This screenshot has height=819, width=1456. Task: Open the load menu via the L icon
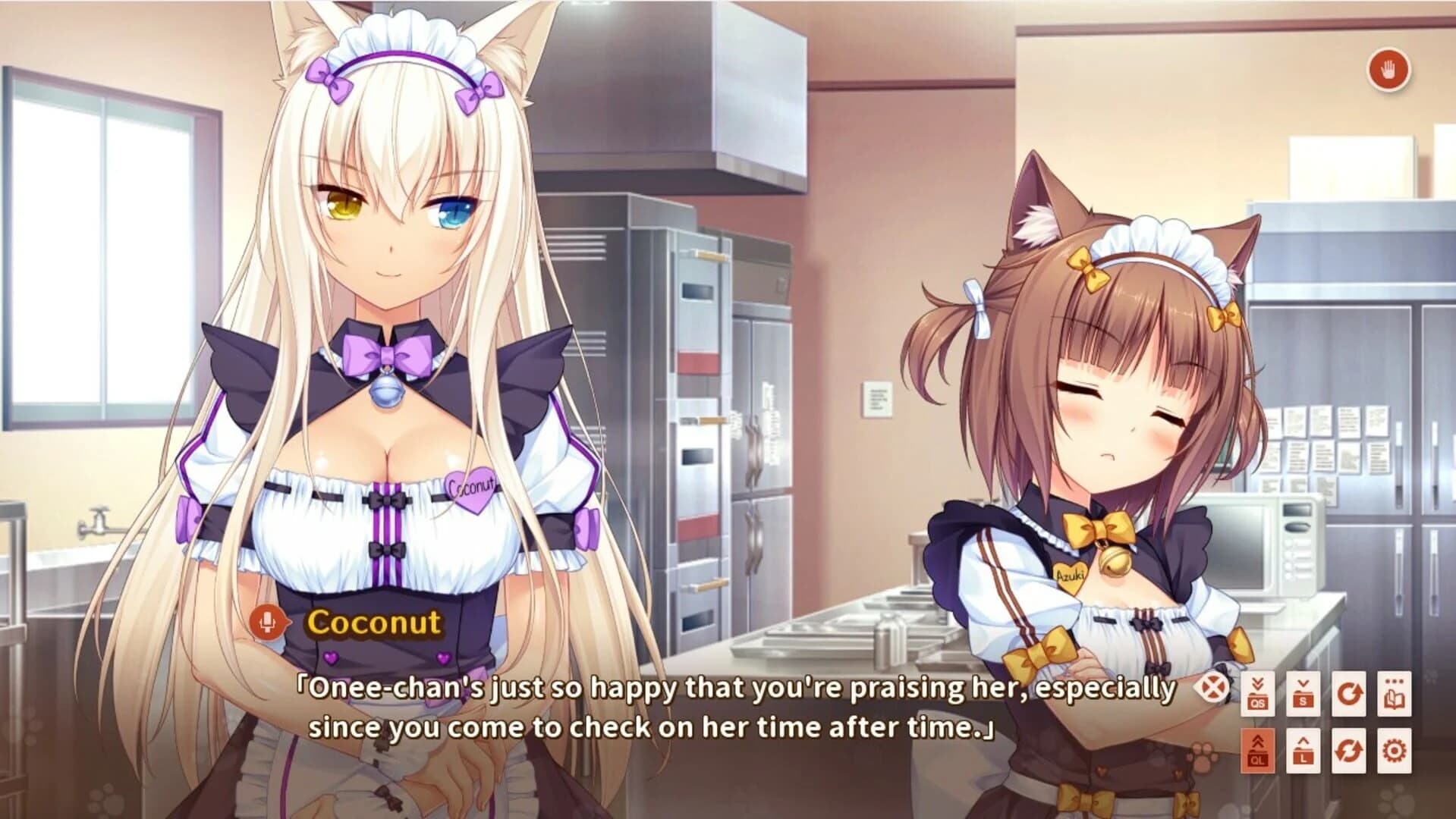1303,749
